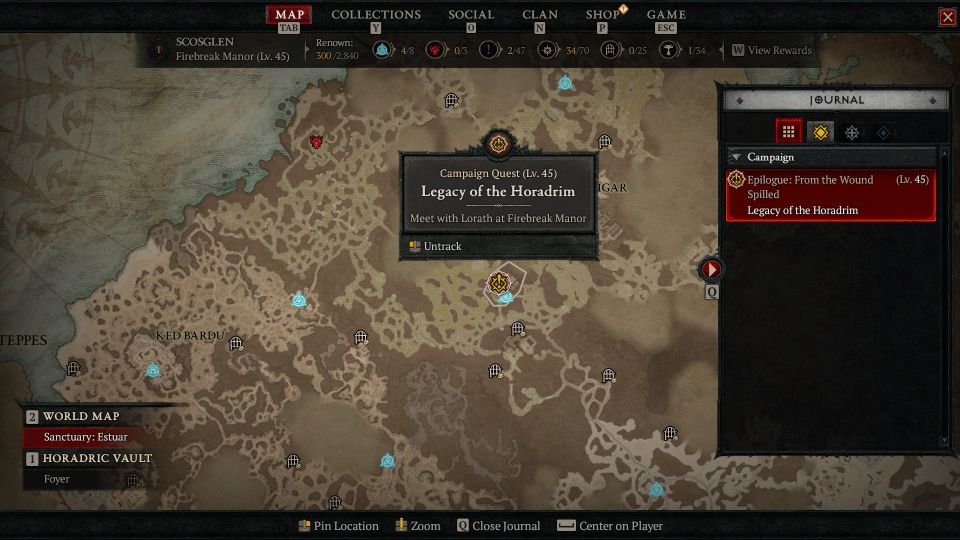Choose the yellow diamond journal filter

pyautogui.click(x=820, y=131)
